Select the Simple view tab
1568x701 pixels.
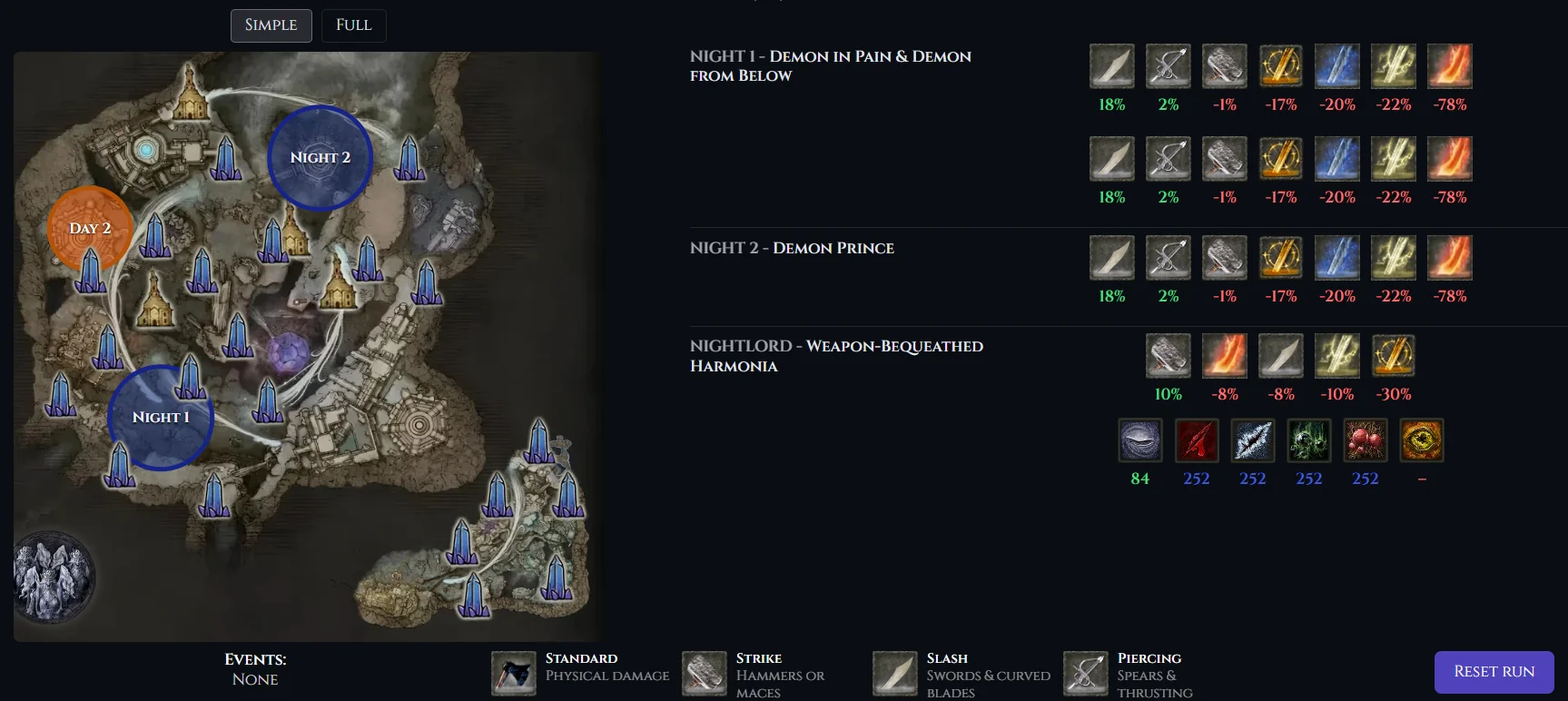271,25
